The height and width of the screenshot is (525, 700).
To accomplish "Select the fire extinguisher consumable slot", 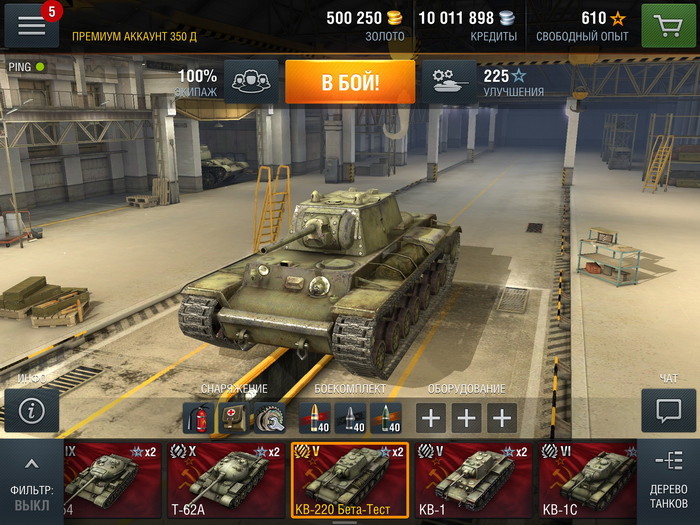I will [x=198, y=417].
